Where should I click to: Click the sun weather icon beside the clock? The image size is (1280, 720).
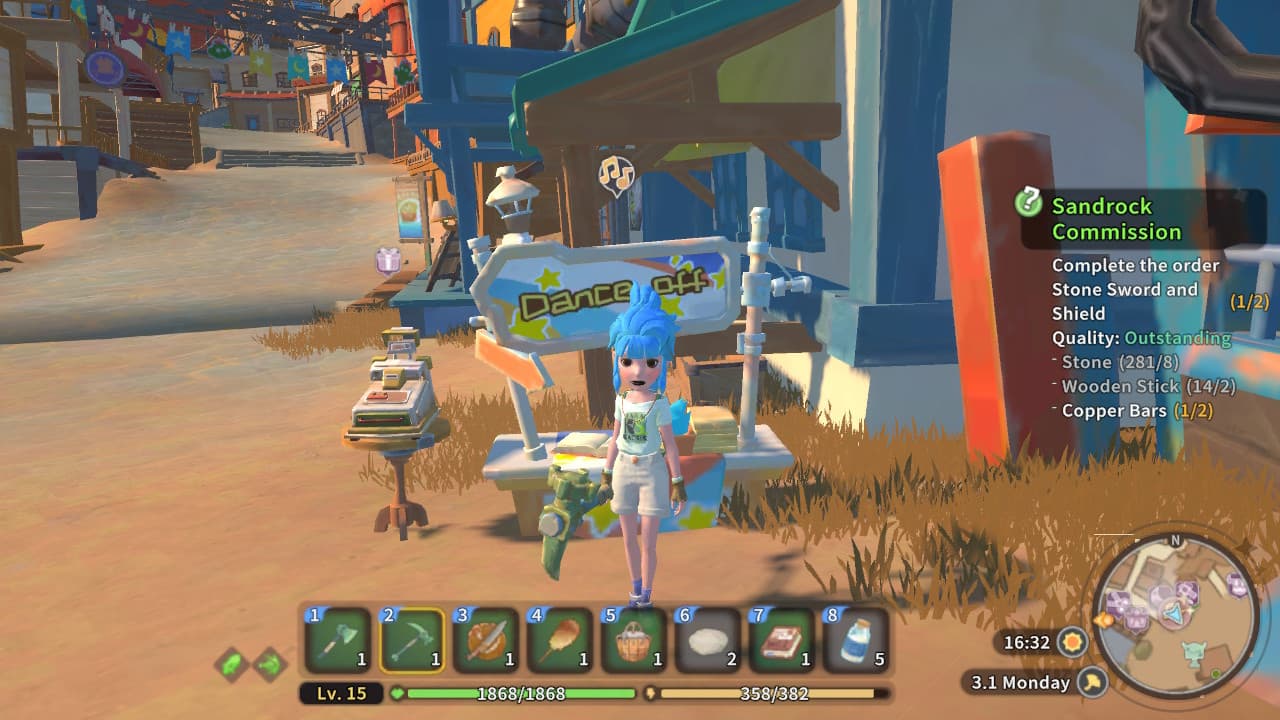click(x=1073, y=642)
